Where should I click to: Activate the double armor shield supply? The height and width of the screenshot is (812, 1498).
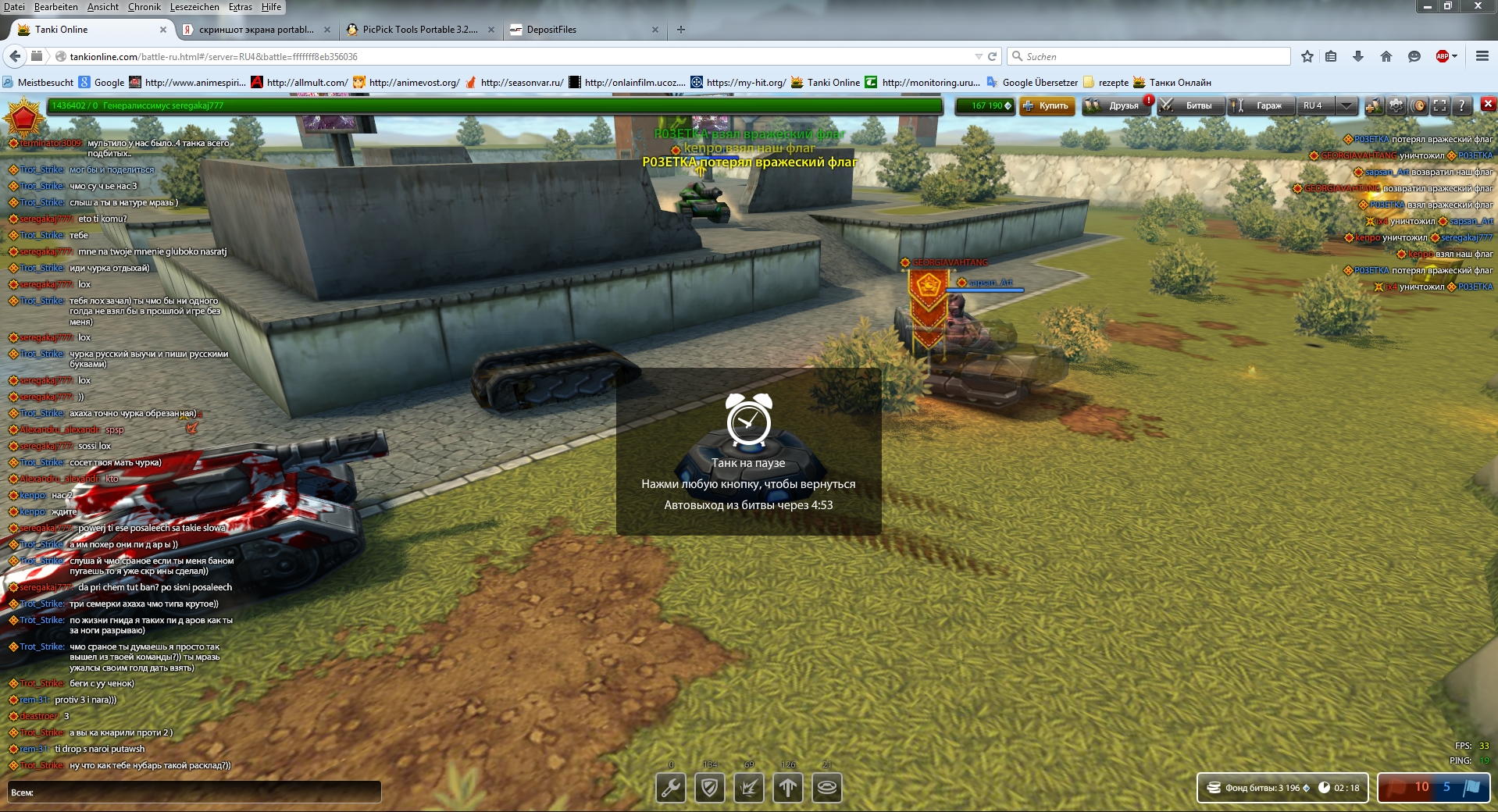(x=710, y=788)
